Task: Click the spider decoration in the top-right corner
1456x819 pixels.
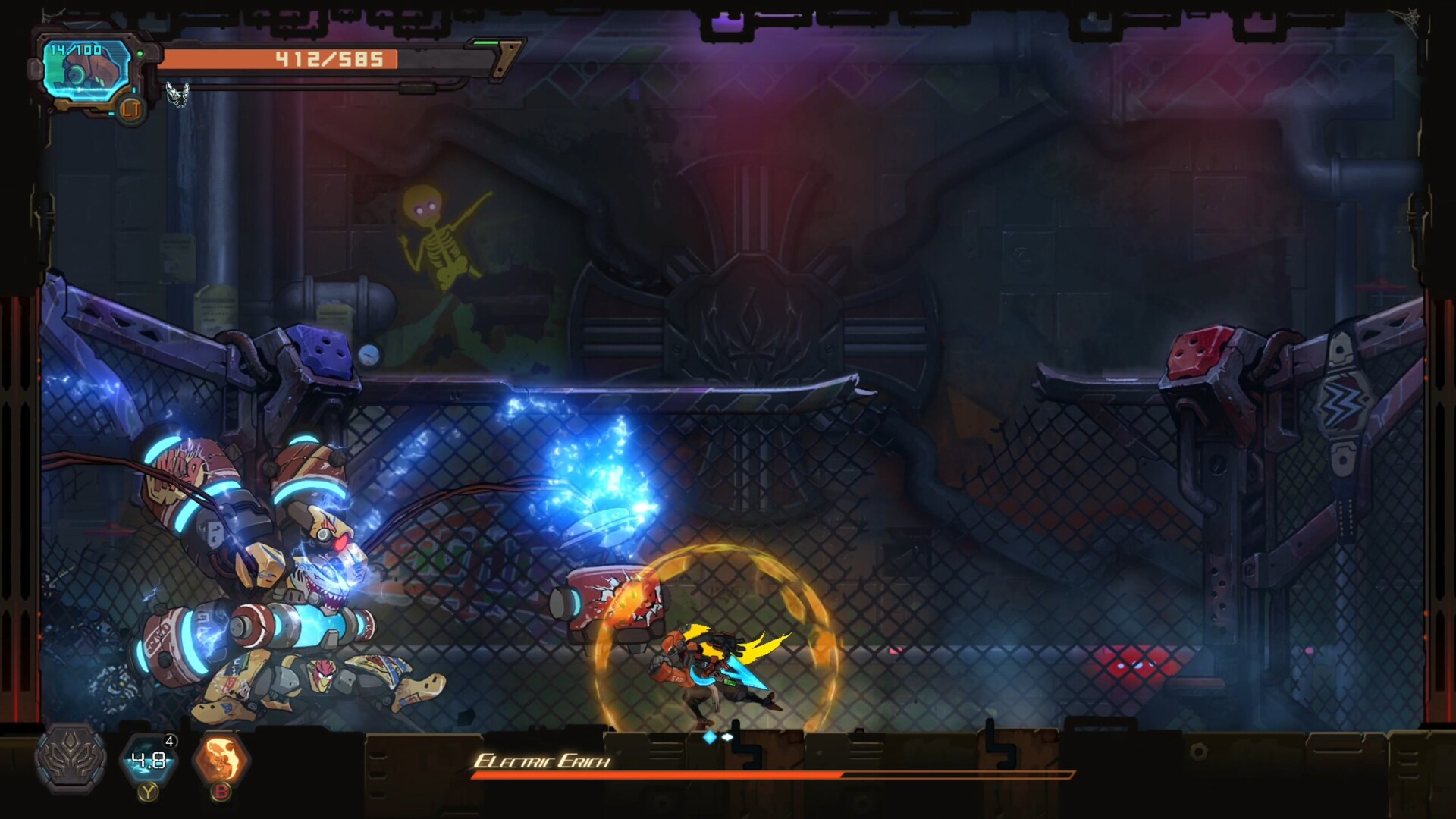Action: [1411, 17]
